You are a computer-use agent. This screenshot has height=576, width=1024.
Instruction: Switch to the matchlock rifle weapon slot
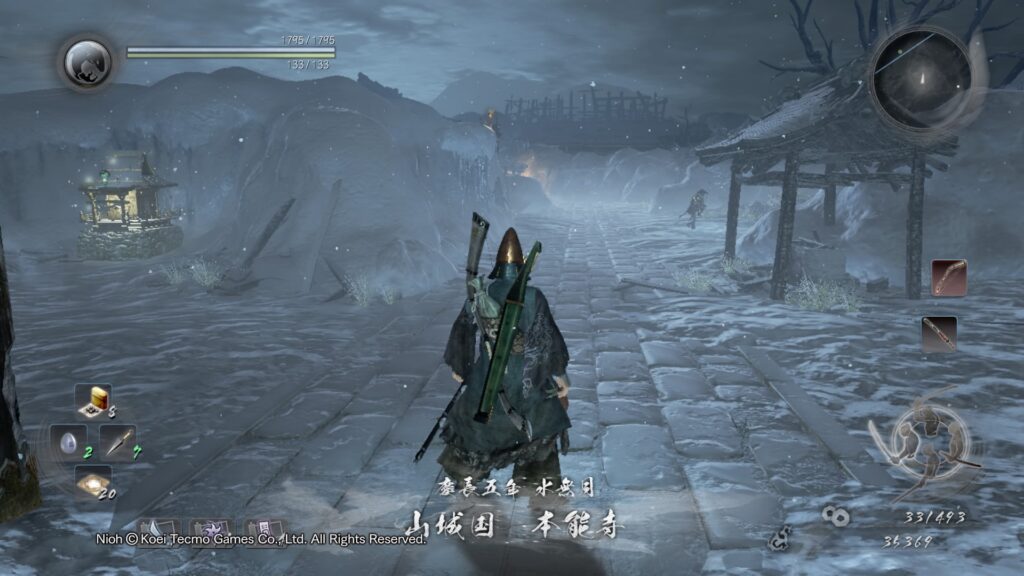[940, 333]
